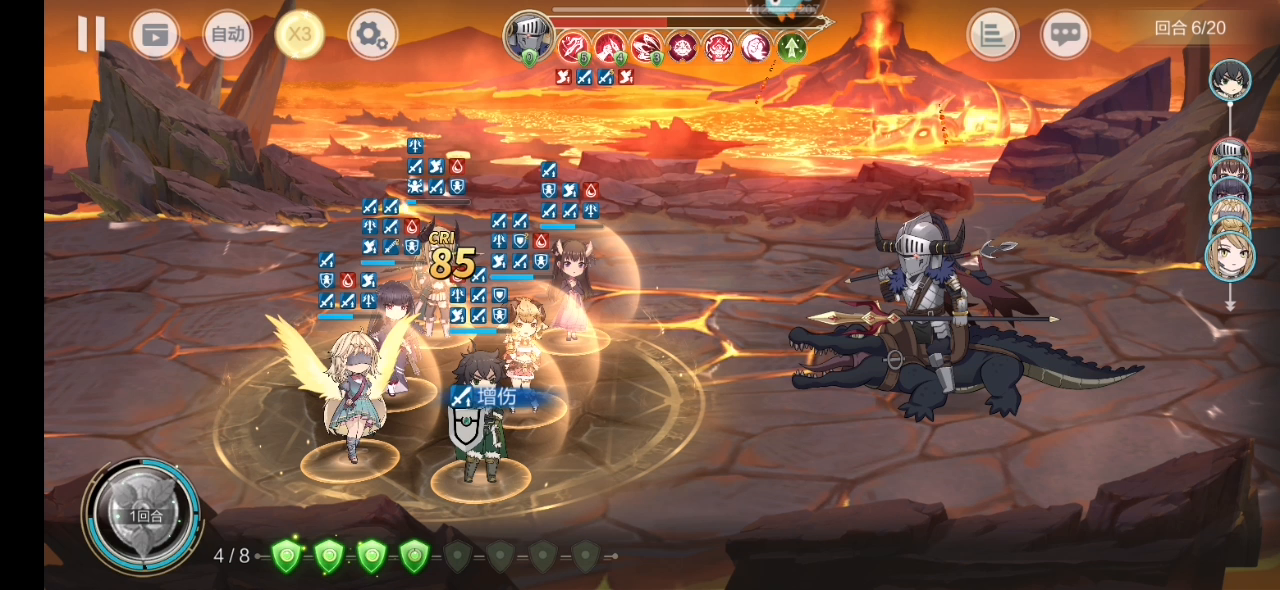Change the X3 battle speed
The width and height of the screenshot is (1280, 590).
click(x=299, y=35)
